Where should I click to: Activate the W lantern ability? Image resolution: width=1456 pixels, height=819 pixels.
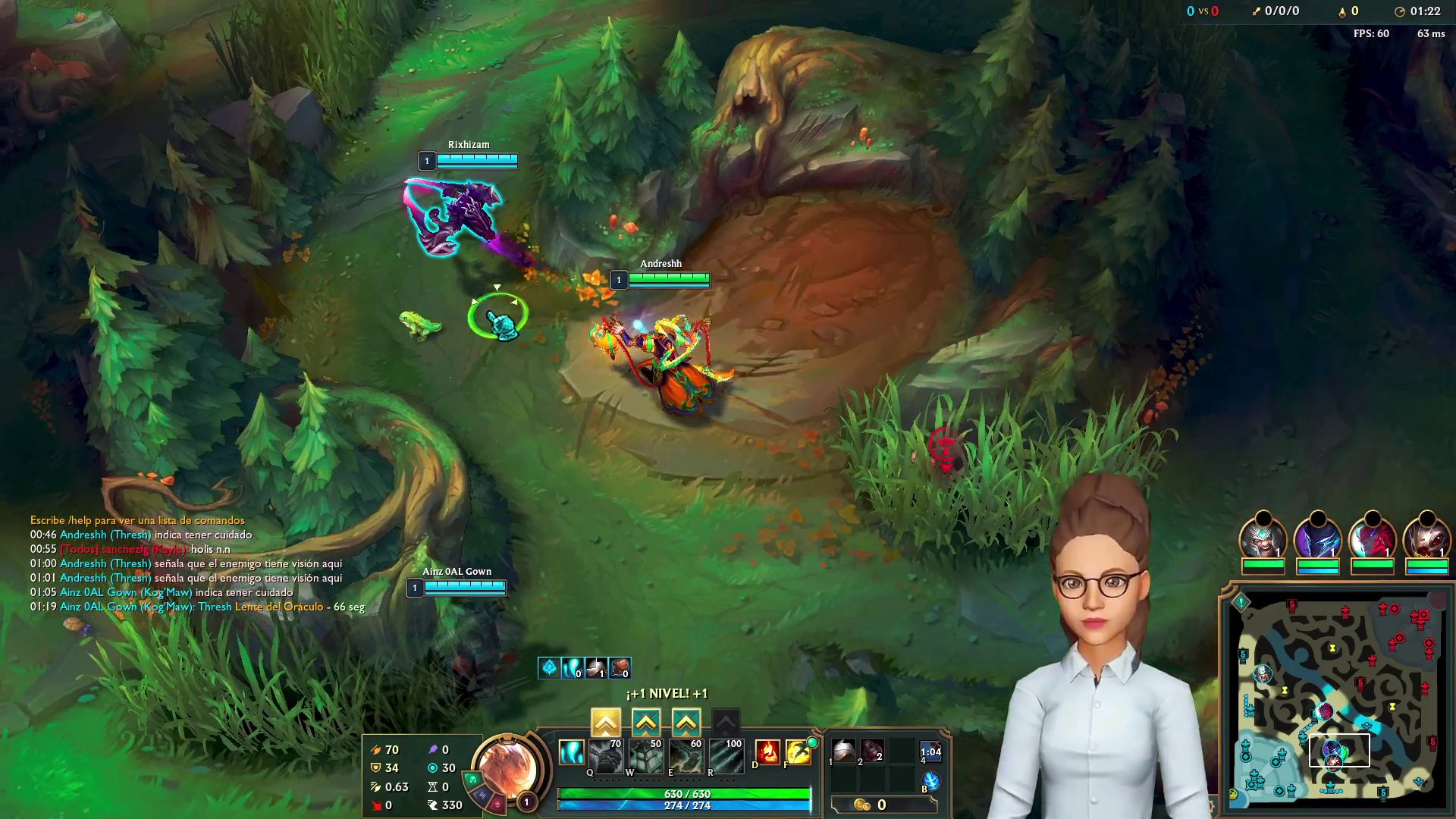646,756
